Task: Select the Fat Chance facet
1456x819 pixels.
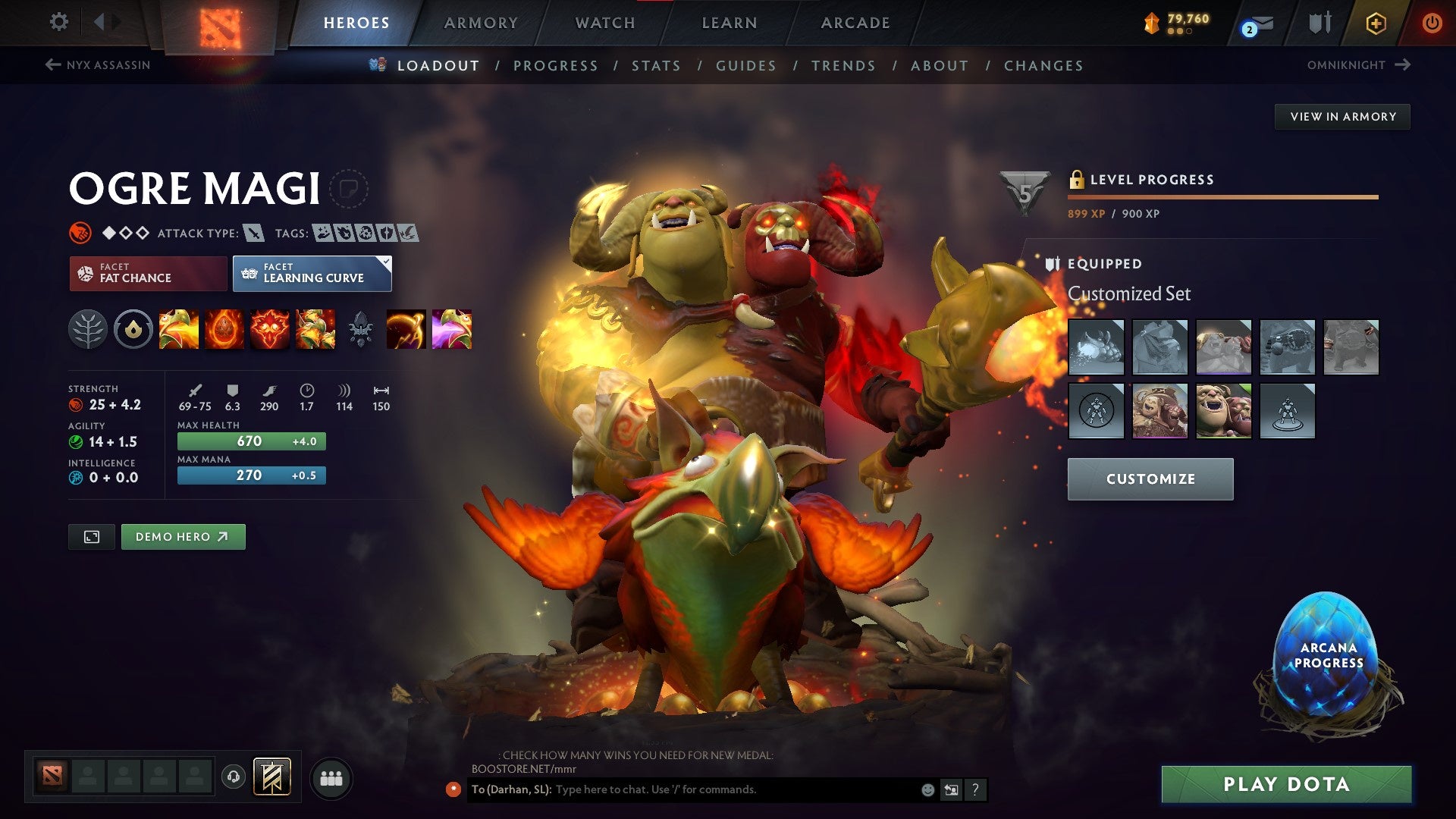Action: click(x=147, y=273)
